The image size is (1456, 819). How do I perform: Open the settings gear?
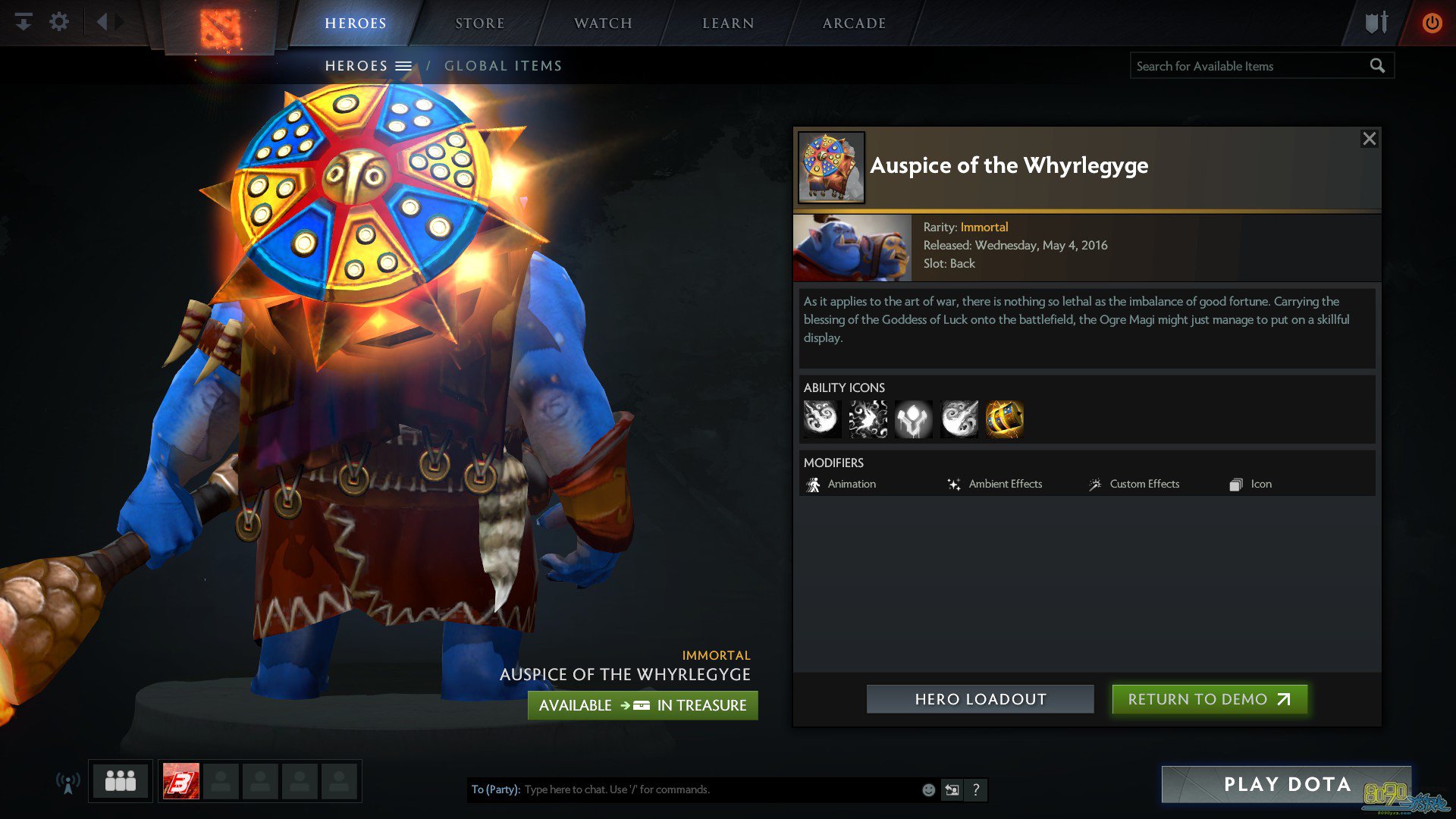59,22
